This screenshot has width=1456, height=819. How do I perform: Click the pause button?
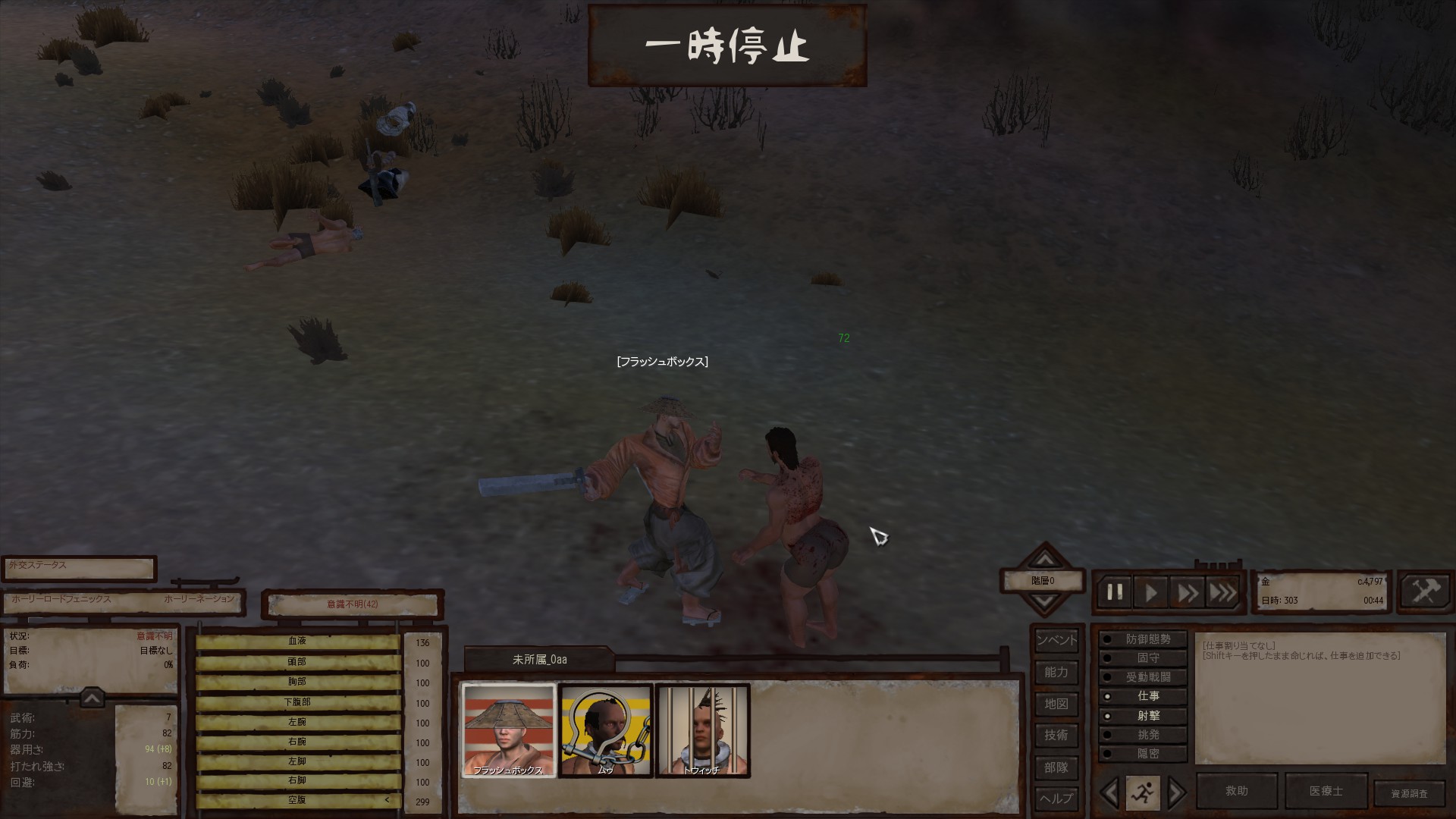(x=1115, y=592)
